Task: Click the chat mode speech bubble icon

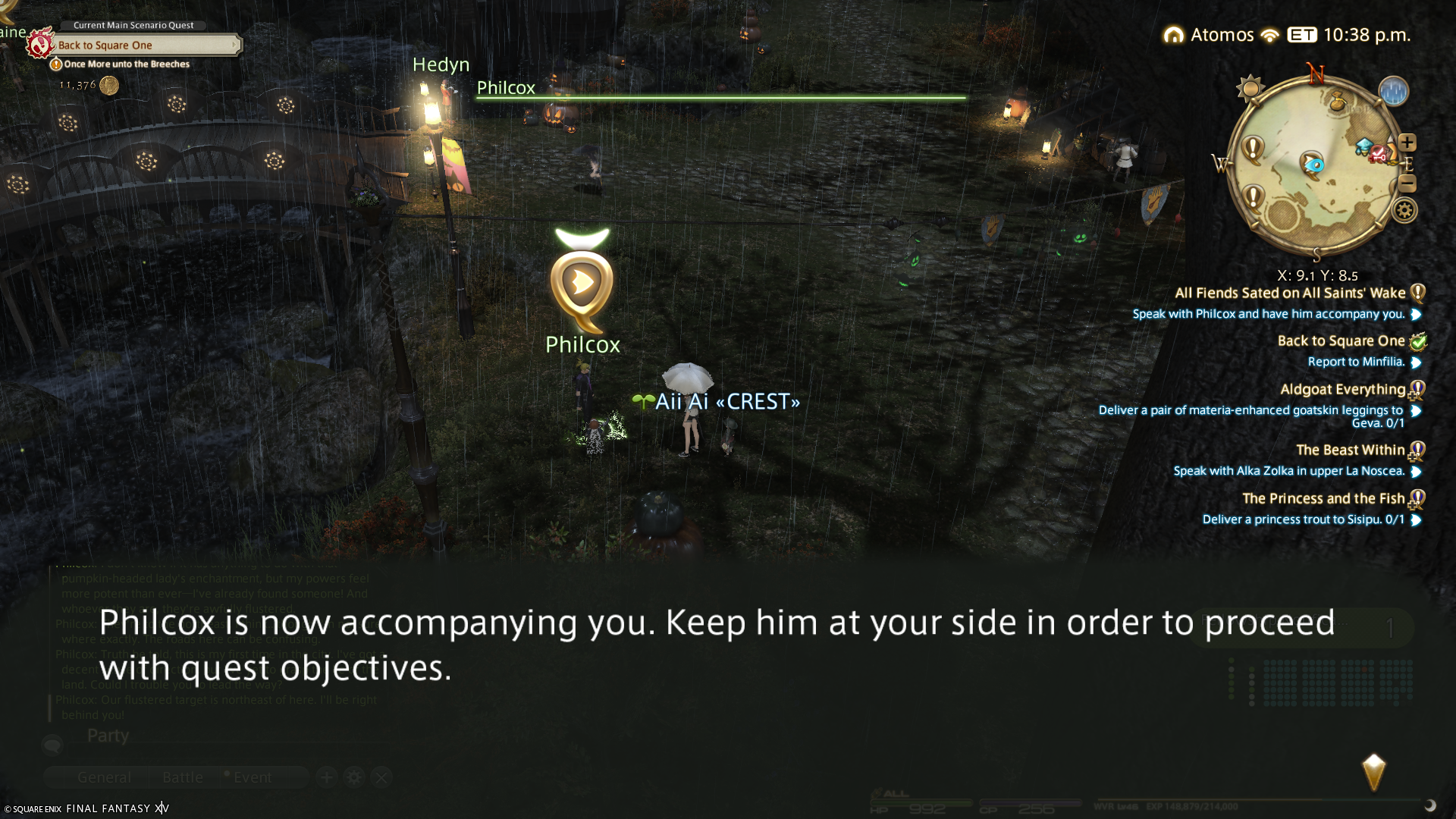Action: [52, 745]
